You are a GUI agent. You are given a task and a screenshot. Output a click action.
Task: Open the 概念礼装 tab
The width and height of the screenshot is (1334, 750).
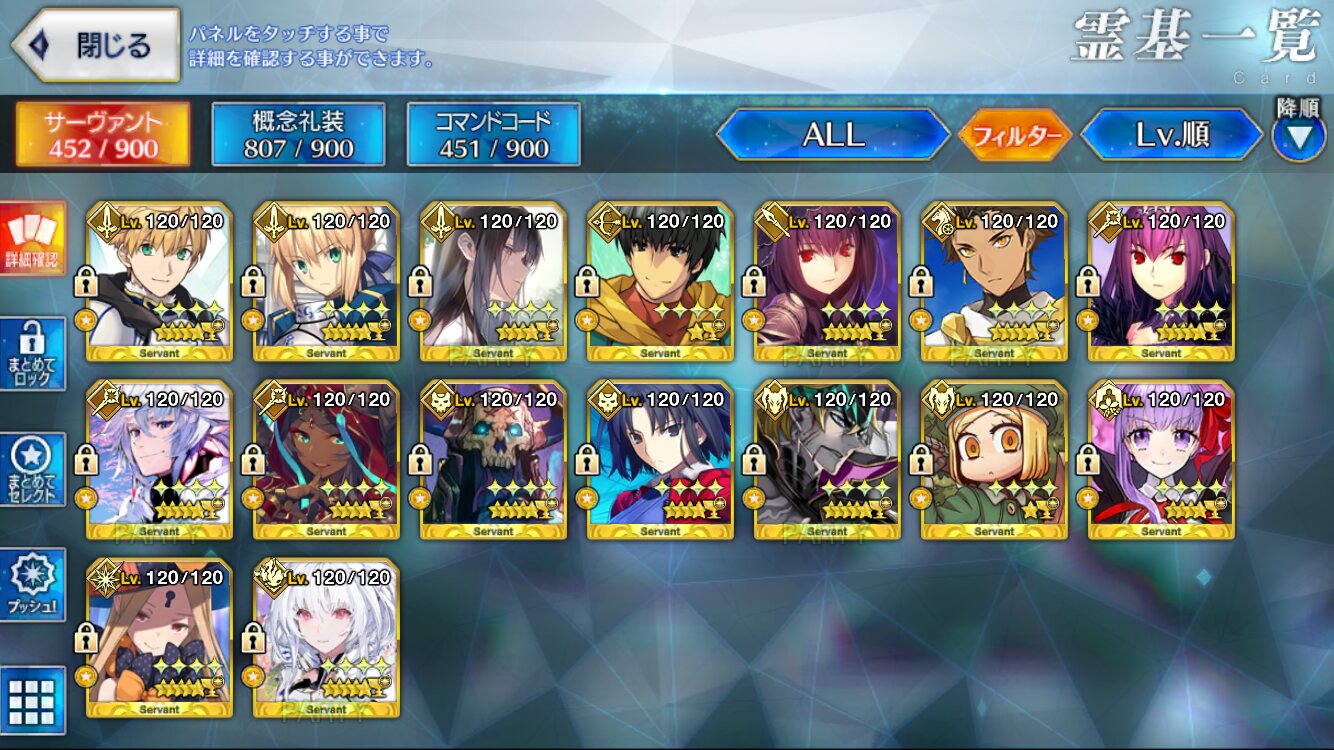click(x=298, y=134)
